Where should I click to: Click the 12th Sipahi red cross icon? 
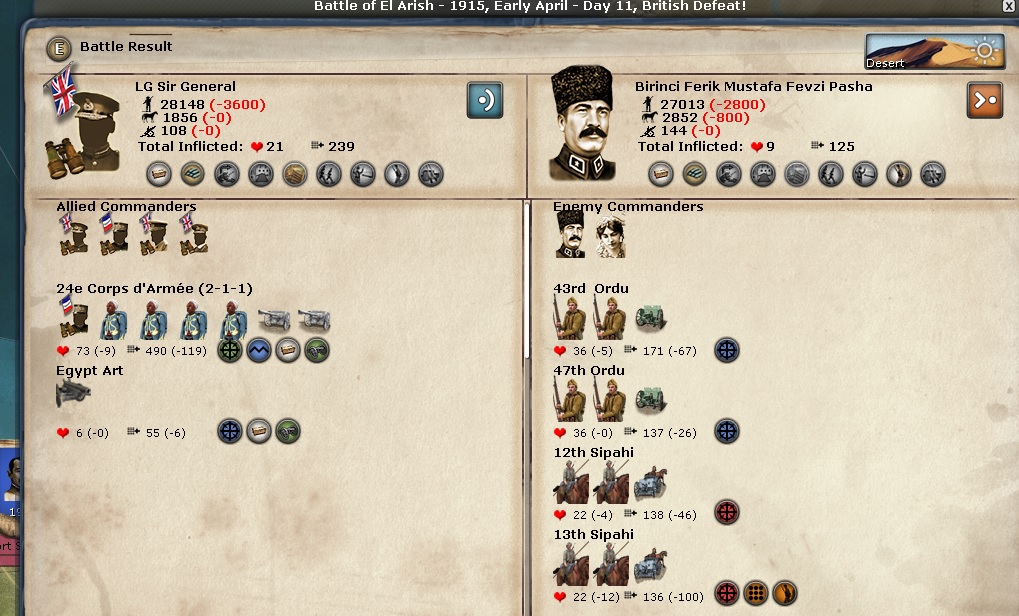pos(727,514)
